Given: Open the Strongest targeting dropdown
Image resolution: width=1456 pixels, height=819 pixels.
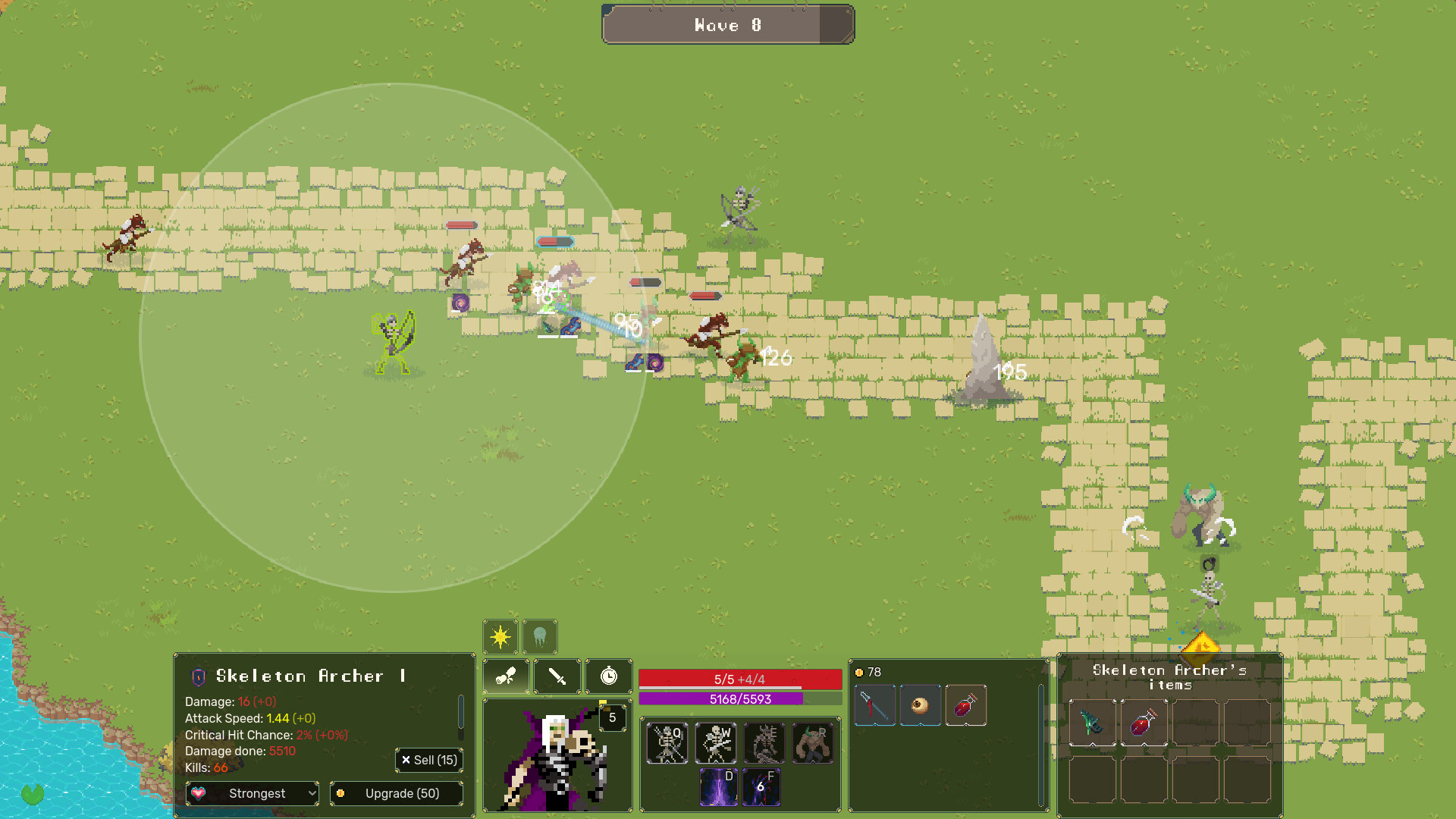Looking at the screenshot, I should pyautogui.click(x=253, y=793).
